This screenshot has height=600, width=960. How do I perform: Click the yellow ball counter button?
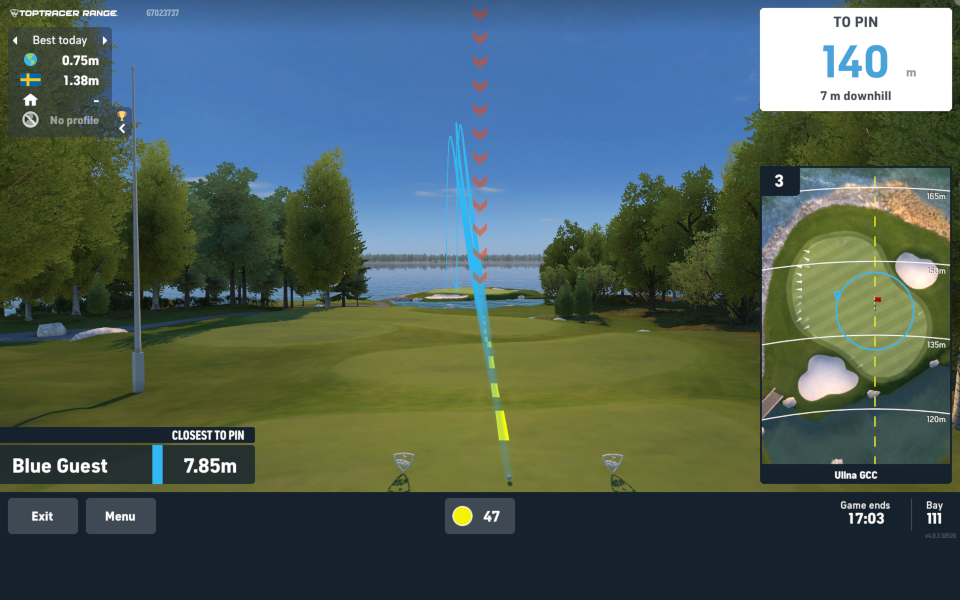479,516
